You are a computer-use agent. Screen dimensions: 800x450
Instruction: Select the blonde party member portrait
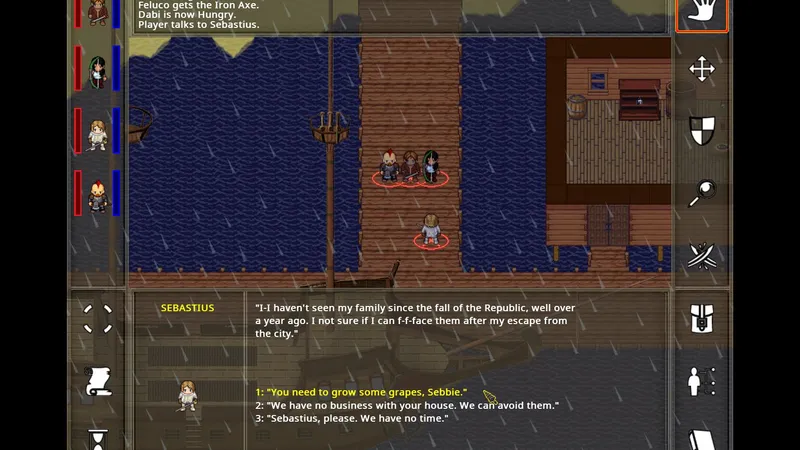coord(98,133)
